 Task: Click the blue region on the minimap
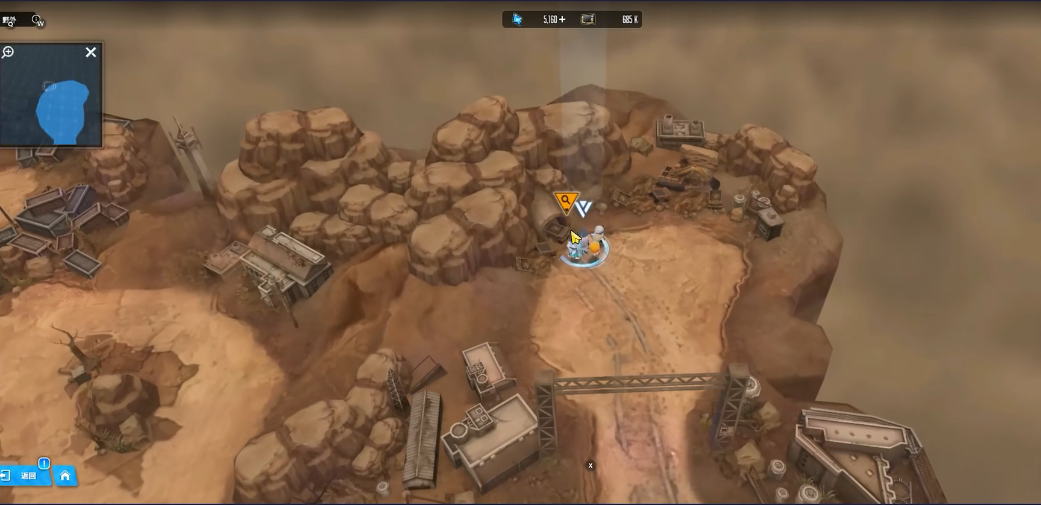point(62,110)
